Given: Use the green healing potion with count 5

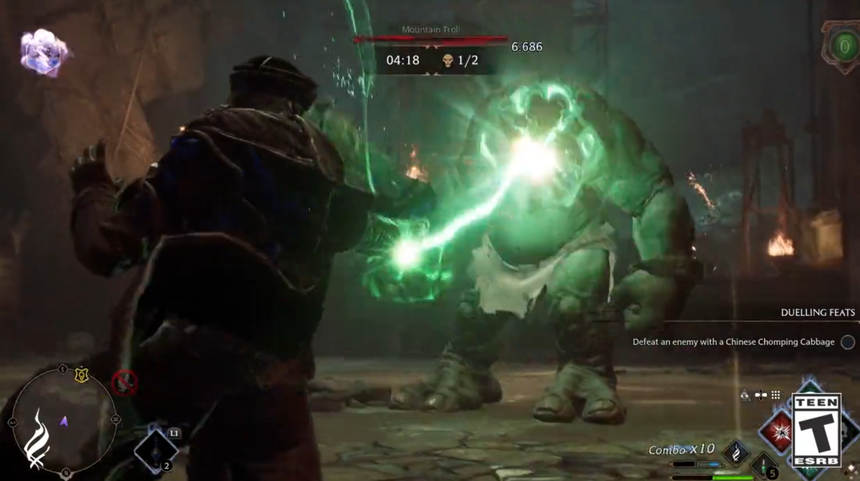Looking at the screenshot, I should tap(763, 465).
